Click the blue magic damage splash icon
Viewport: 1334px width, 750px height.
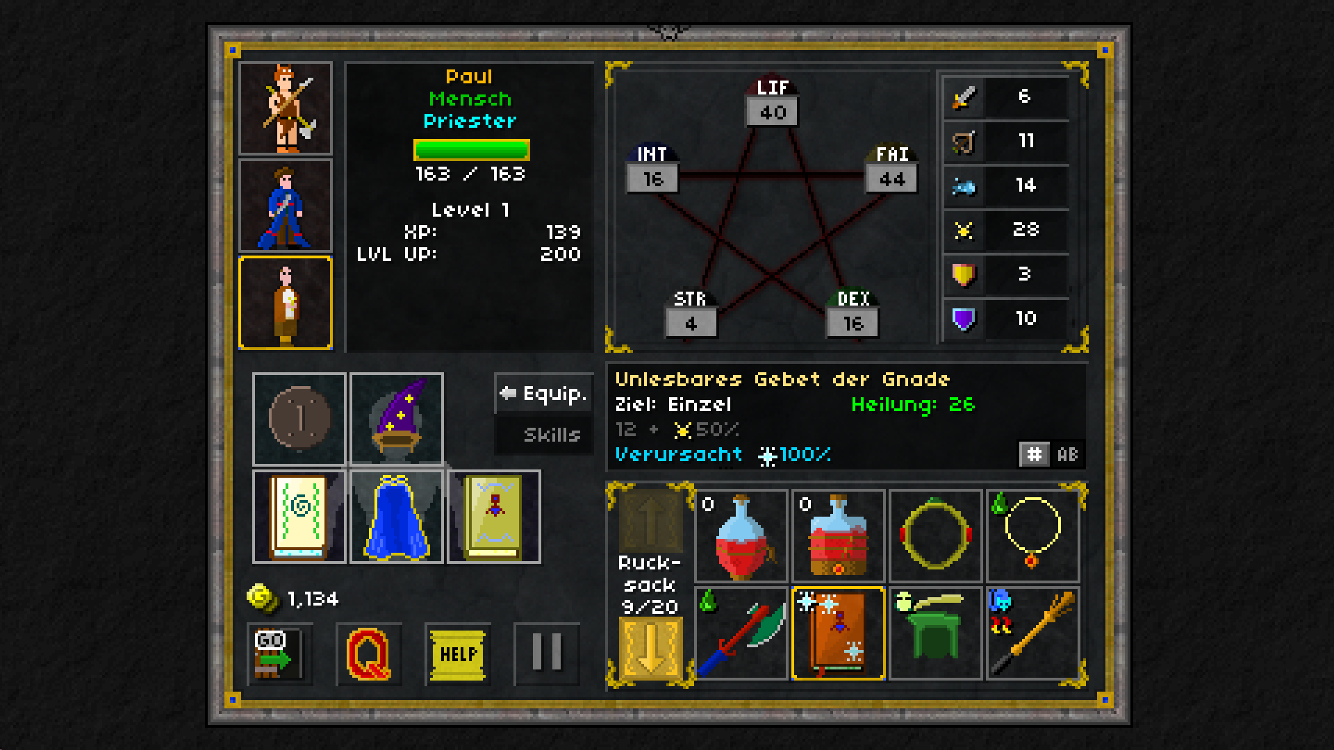pos(961,186)
